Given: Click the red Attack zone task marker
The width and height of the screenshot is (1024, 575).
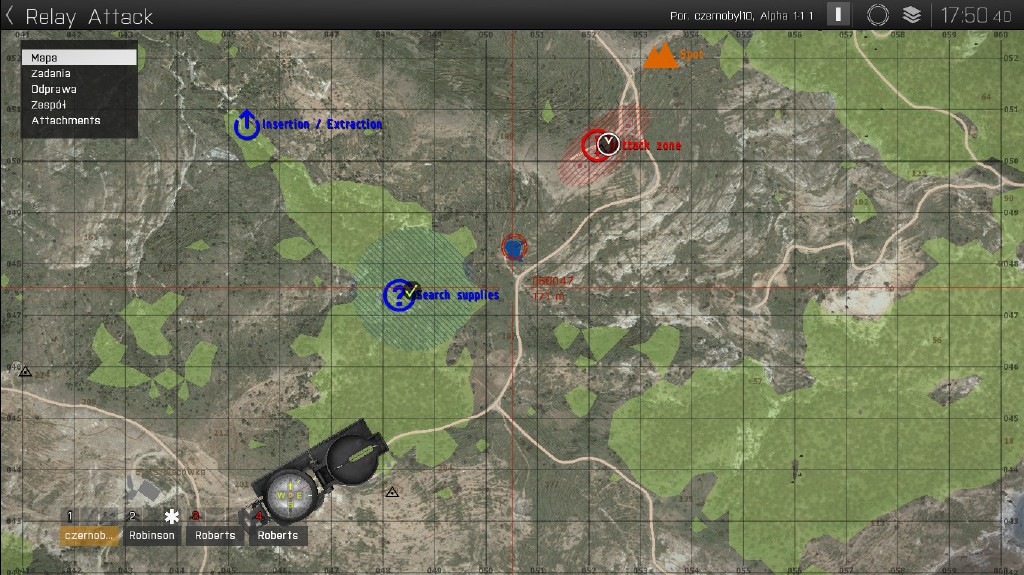Looking at the screenshot, I should 600,145.
